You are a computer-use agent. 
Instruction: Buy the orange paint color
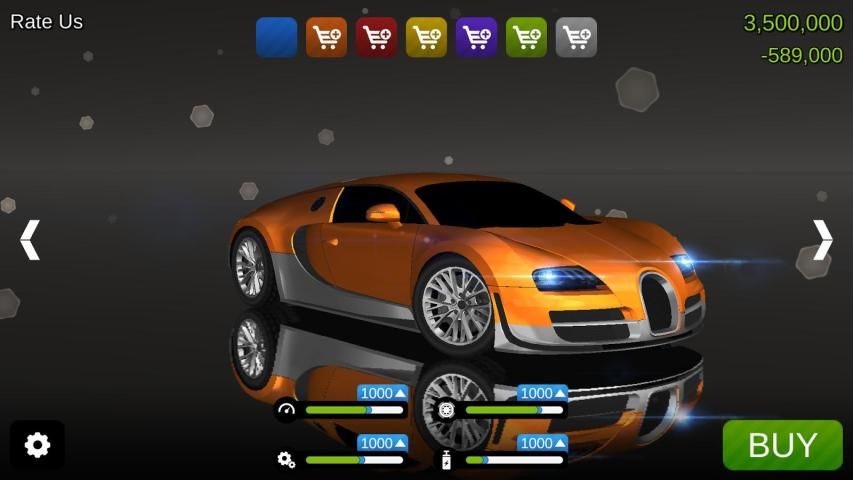coord(326,37)
